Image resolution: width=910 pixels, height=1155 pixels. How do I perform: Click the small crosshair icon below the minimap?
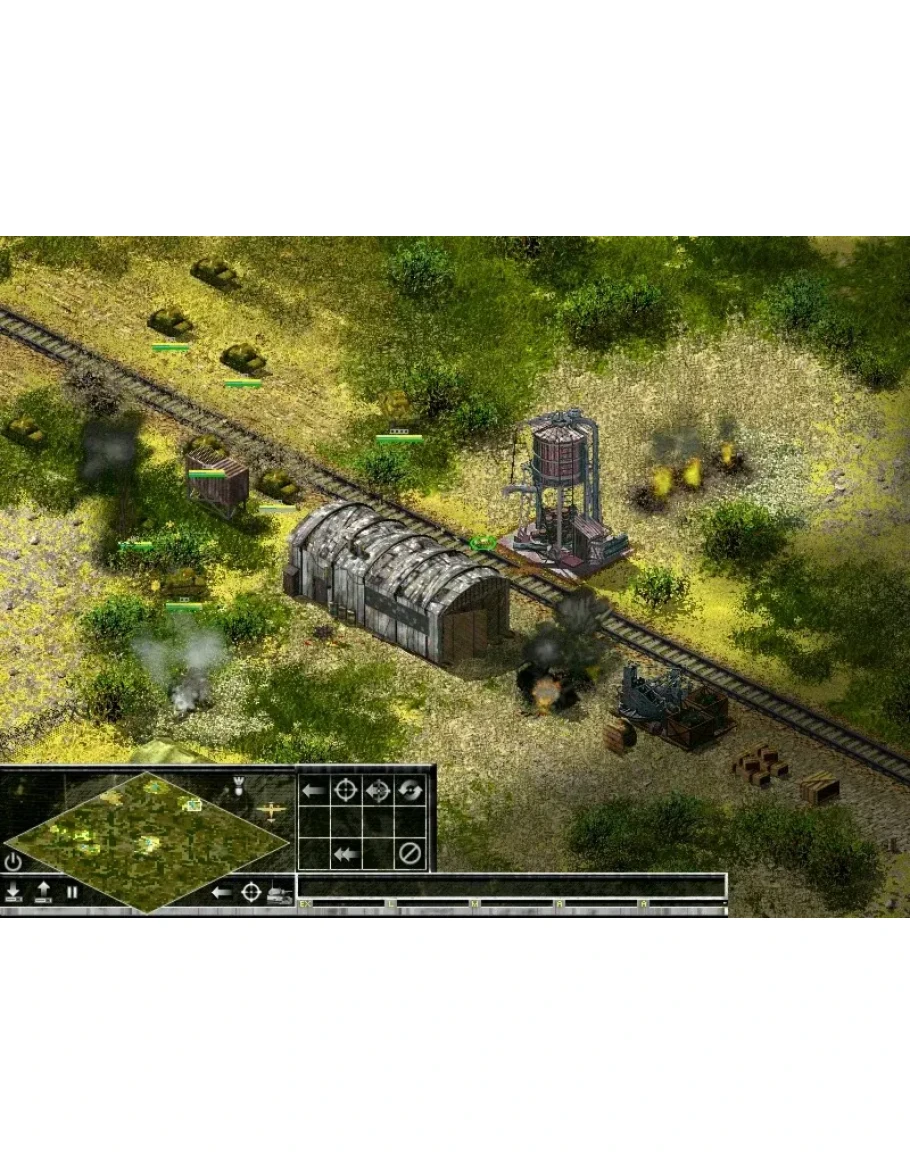(251, 892)
